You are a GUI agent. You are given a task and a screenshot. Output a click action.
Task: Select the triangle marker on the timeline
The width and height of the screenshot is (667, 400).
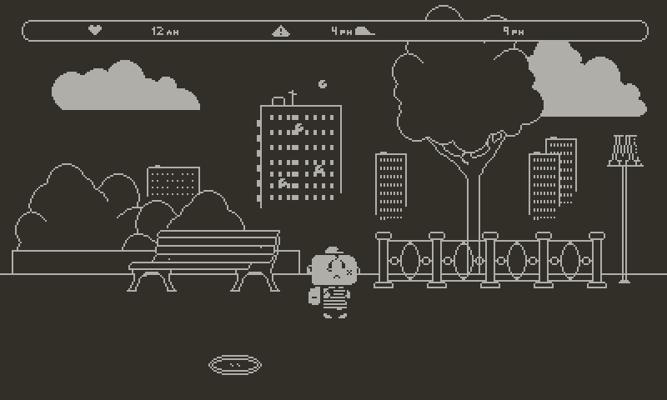click(x=281, y=31)
